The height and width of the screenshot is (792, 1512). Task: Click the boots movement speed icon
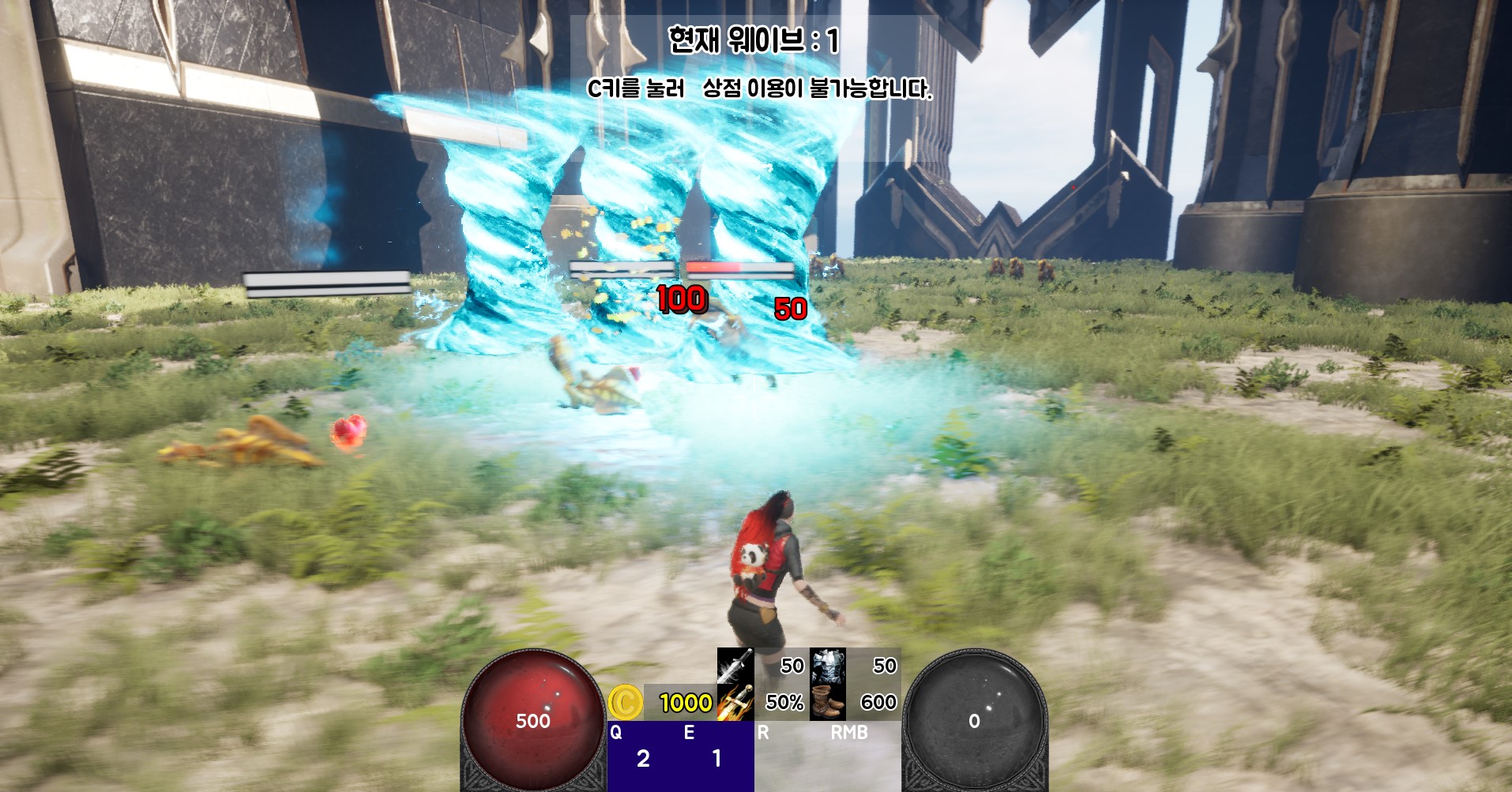click(x=826, y=701)
